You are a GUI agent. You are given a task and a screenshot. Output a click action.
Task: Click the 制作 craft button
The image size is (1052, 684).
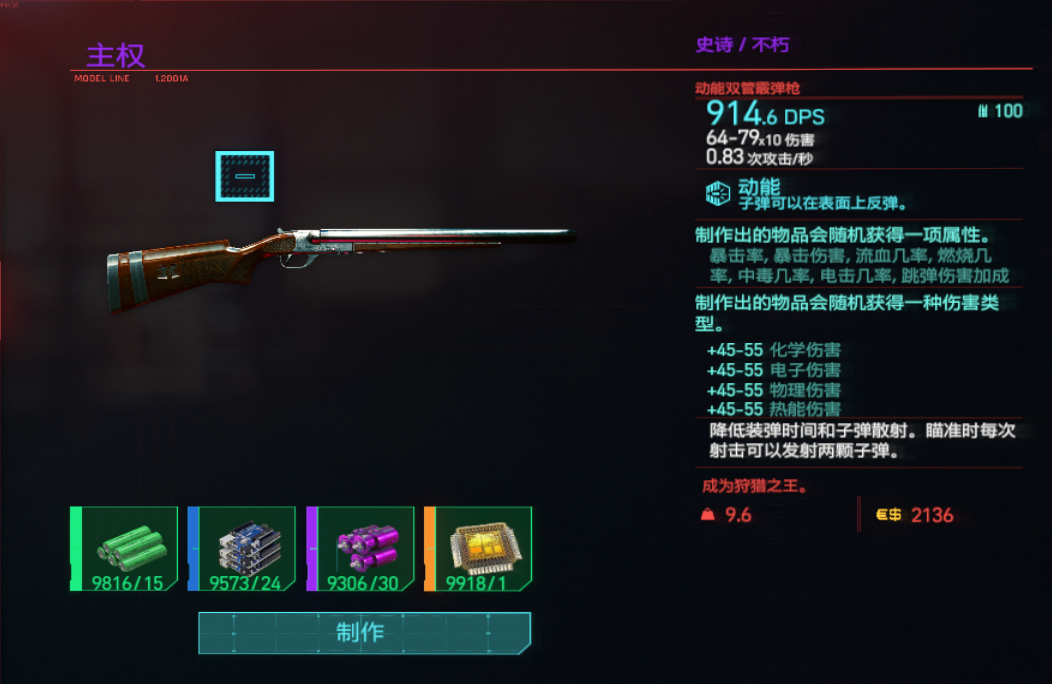pos(364,633)
